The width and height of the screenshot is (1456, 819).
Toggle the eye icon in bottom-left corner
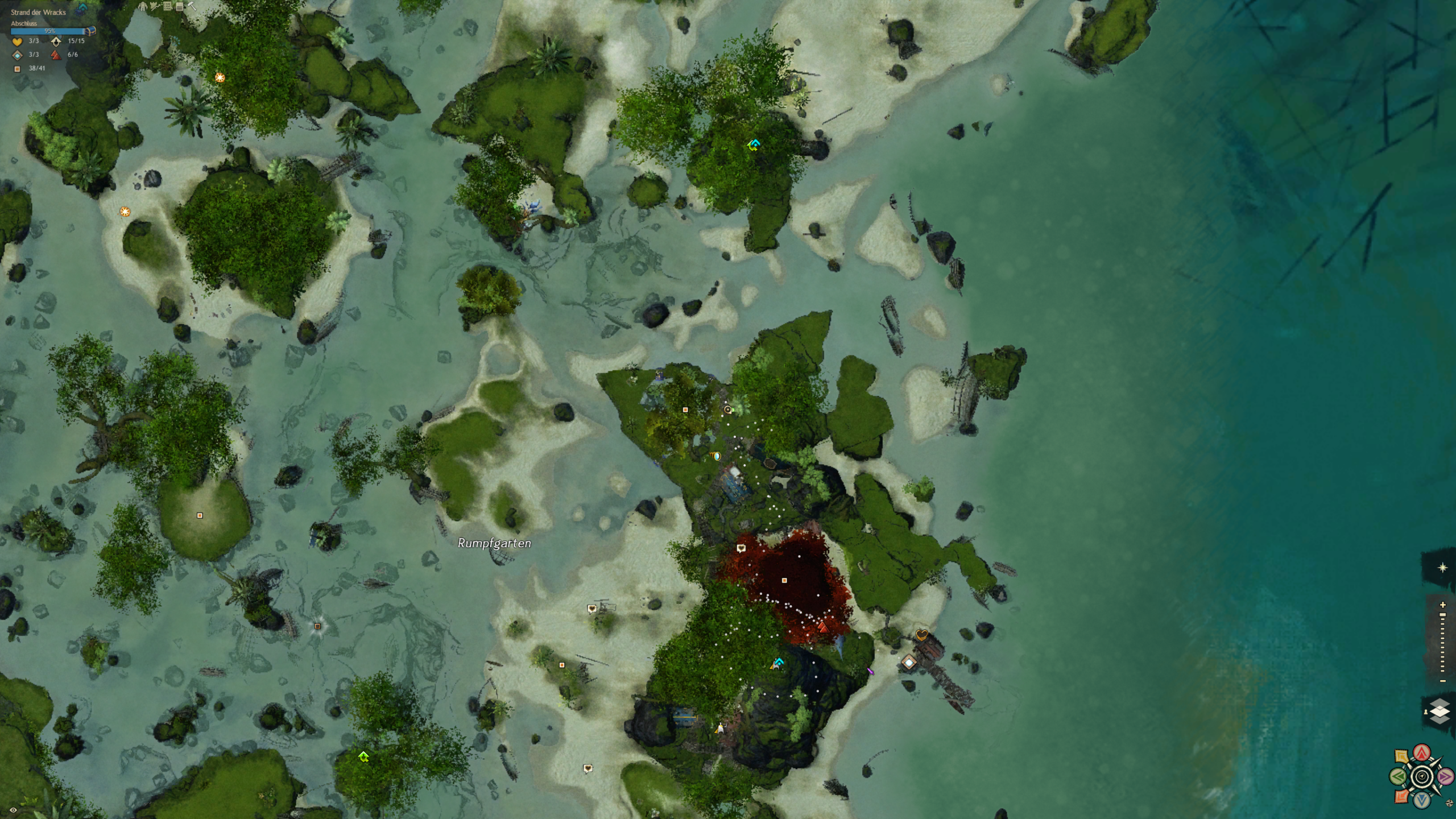pos(13,810)
